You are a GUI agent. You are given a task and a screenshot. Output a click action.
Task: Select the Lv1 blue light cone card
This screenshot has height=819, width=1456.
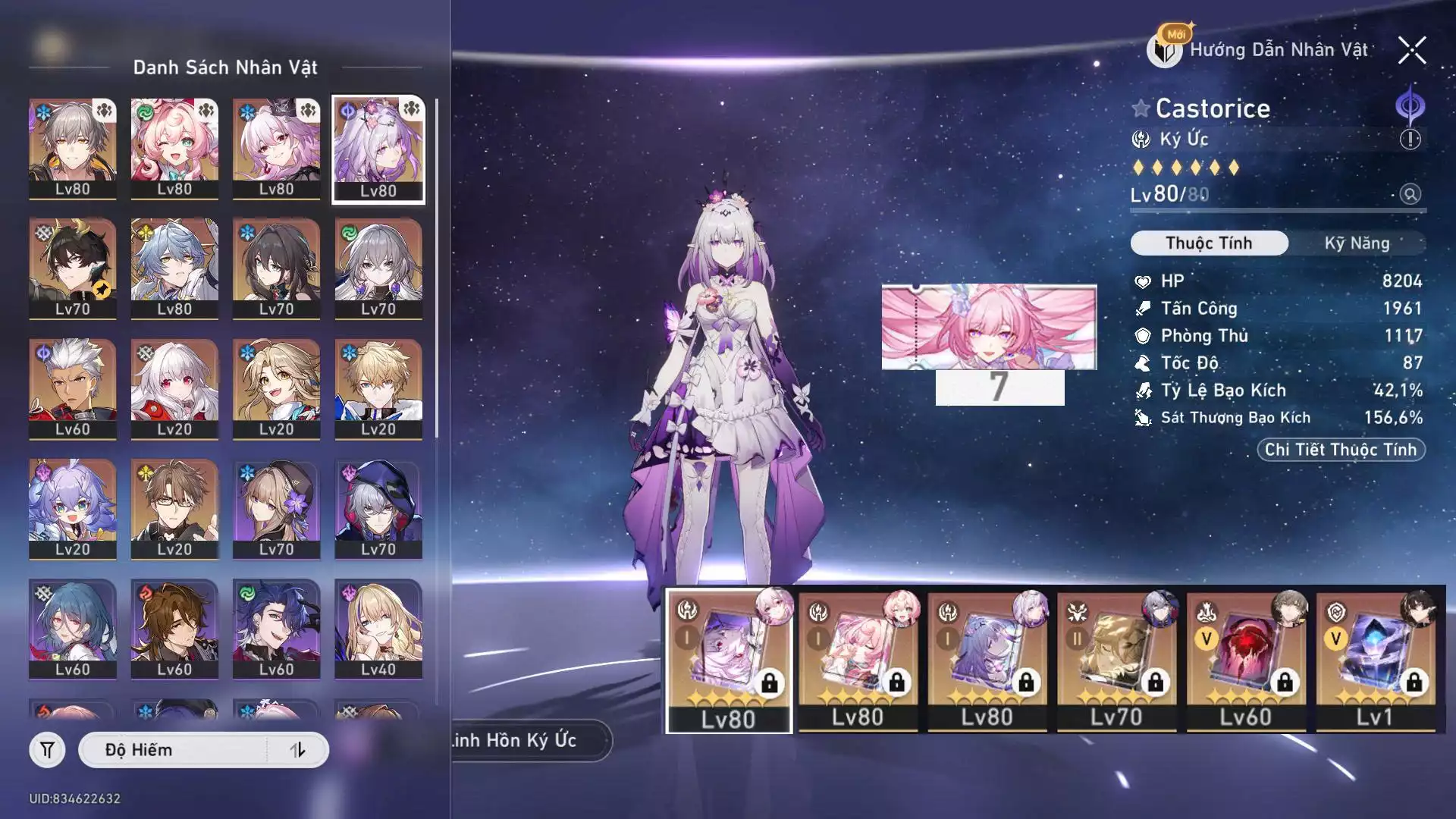(x=1374, y=661)
